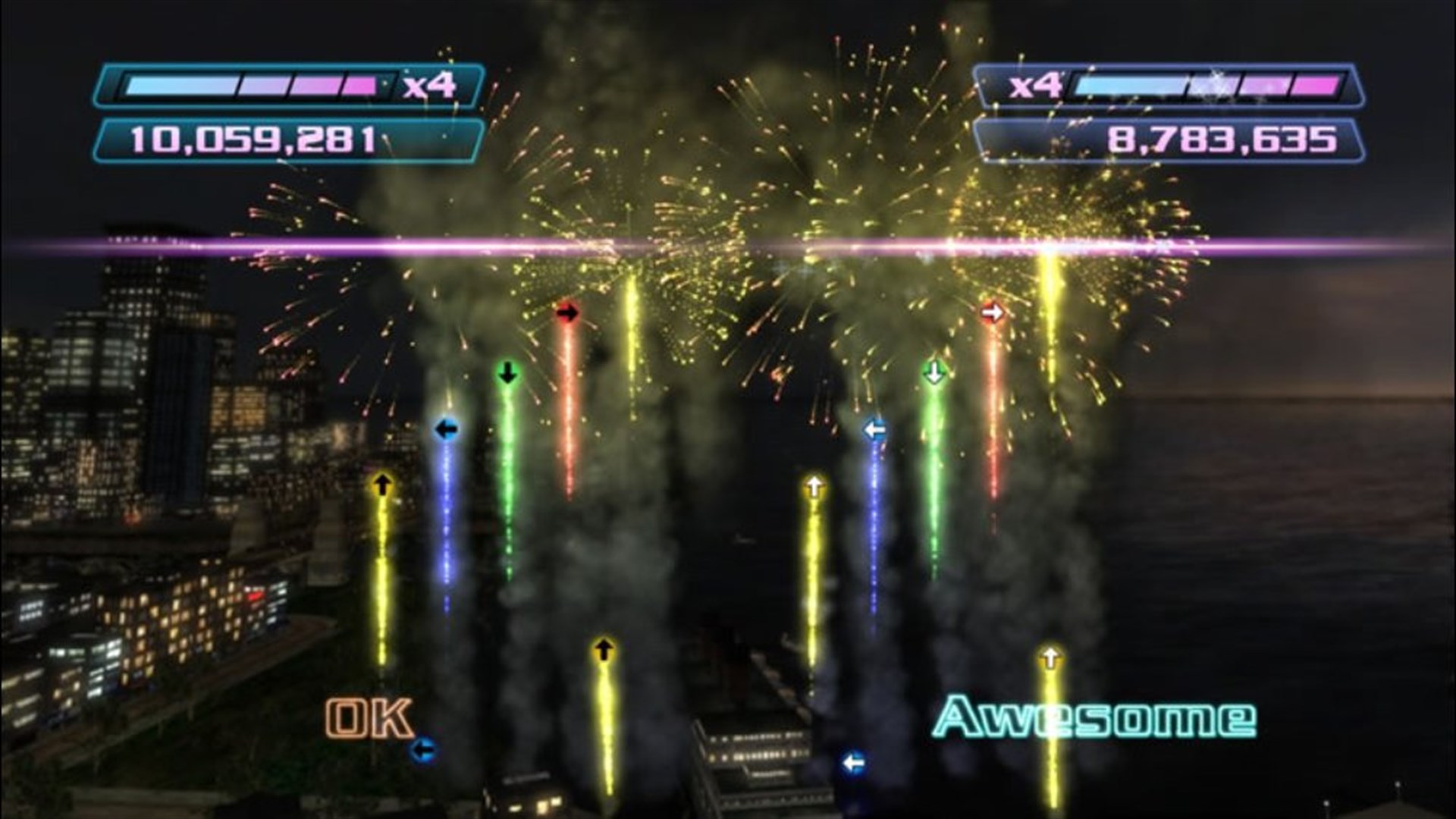This screenshot has width=1456, height=819.
Task: Expand the x4 multiplier badge on the right
Action: pos(1035,86)
